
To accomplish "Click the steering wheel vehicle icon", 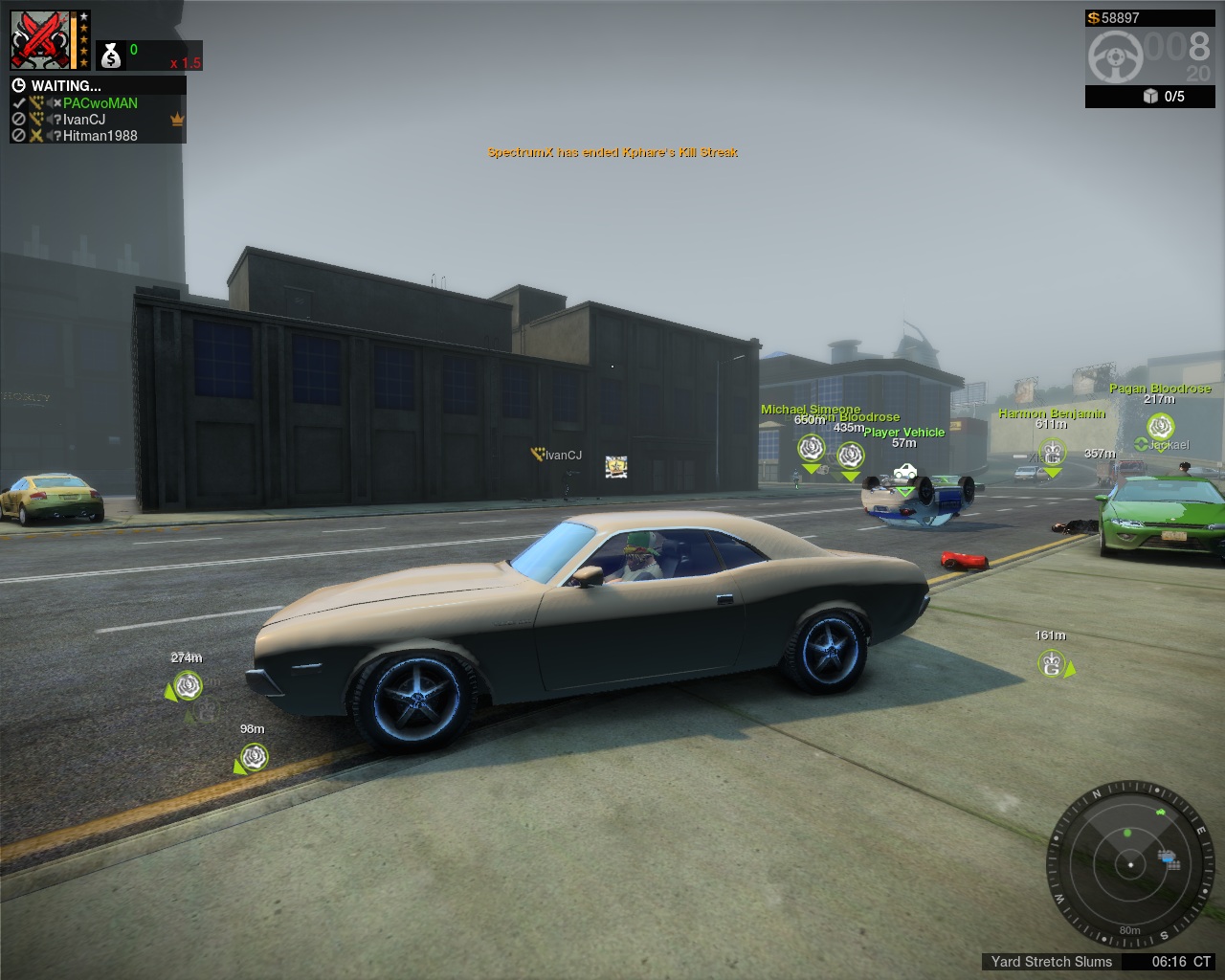I will coord(1114,56).
